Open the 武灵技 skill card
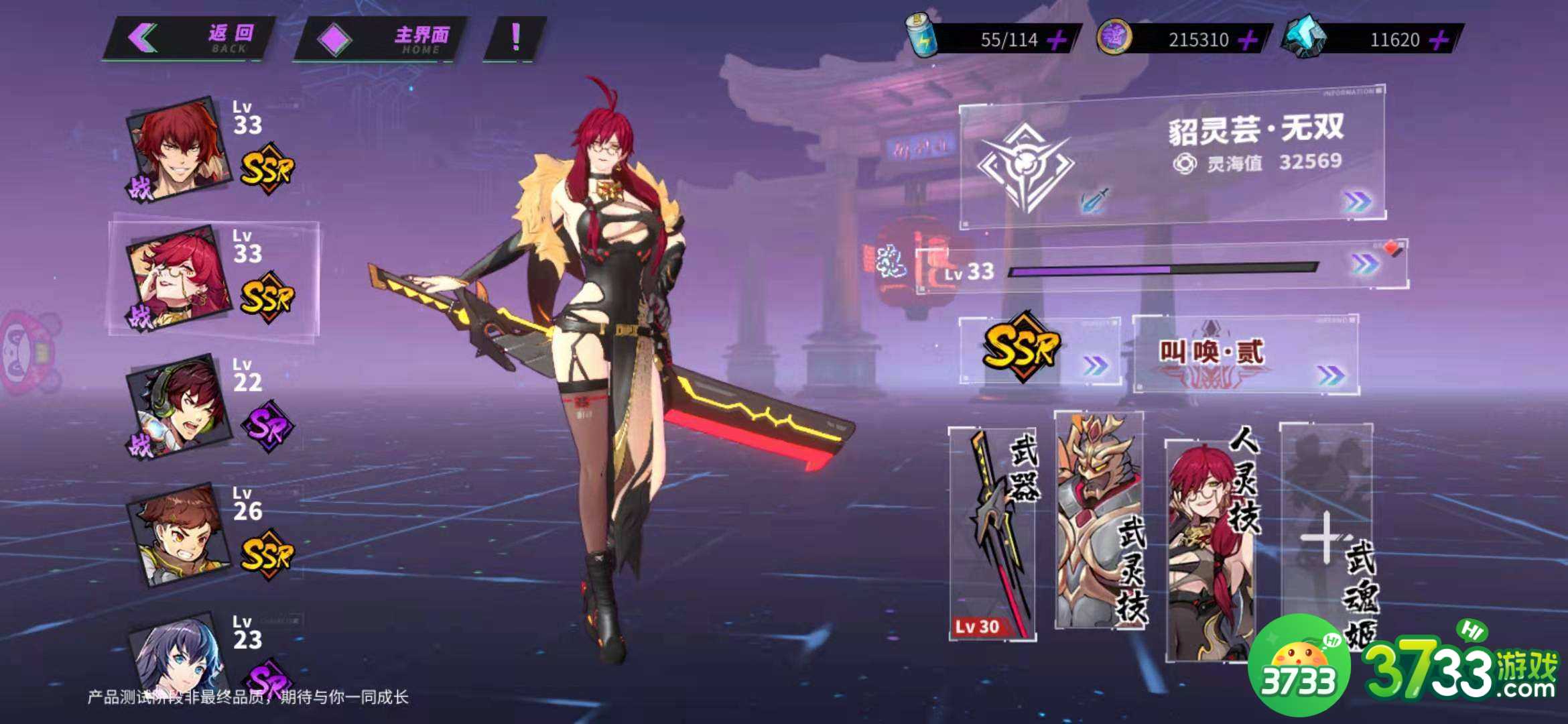The image size is (1568, 724). tap(1100, 521)
